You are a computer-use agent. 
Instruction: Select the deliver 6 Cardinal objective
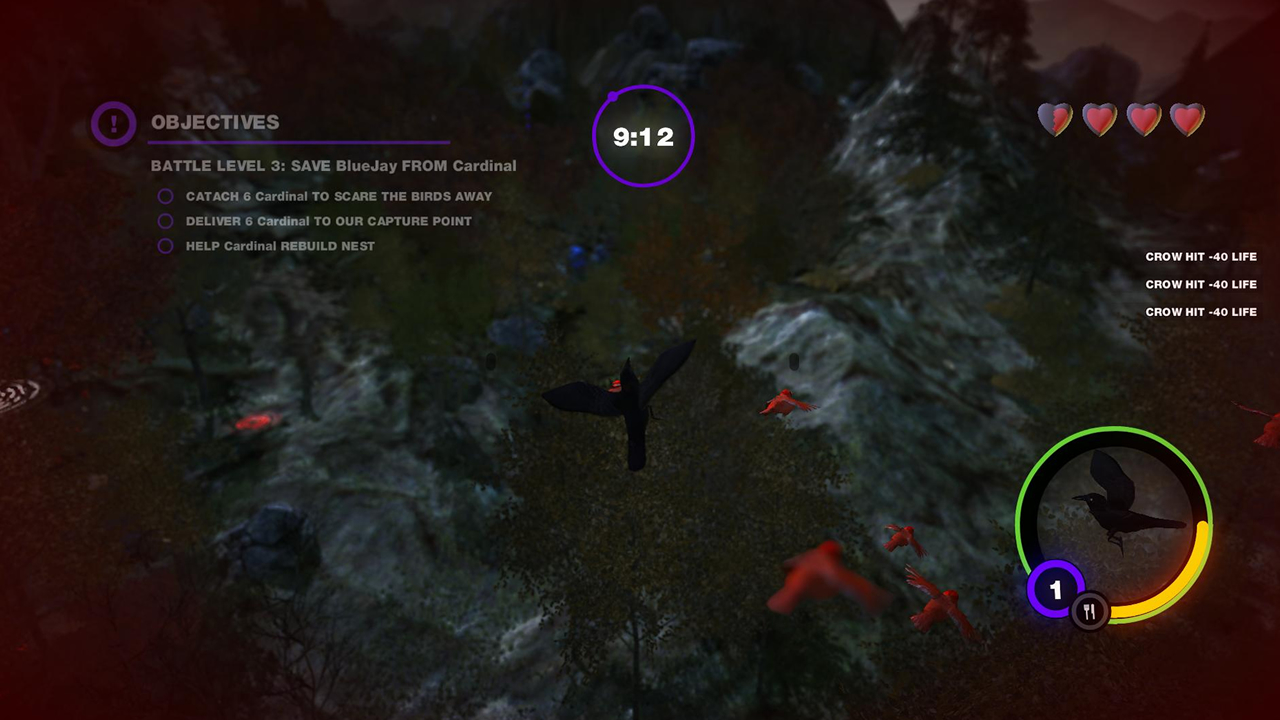[x=328, y=221]
